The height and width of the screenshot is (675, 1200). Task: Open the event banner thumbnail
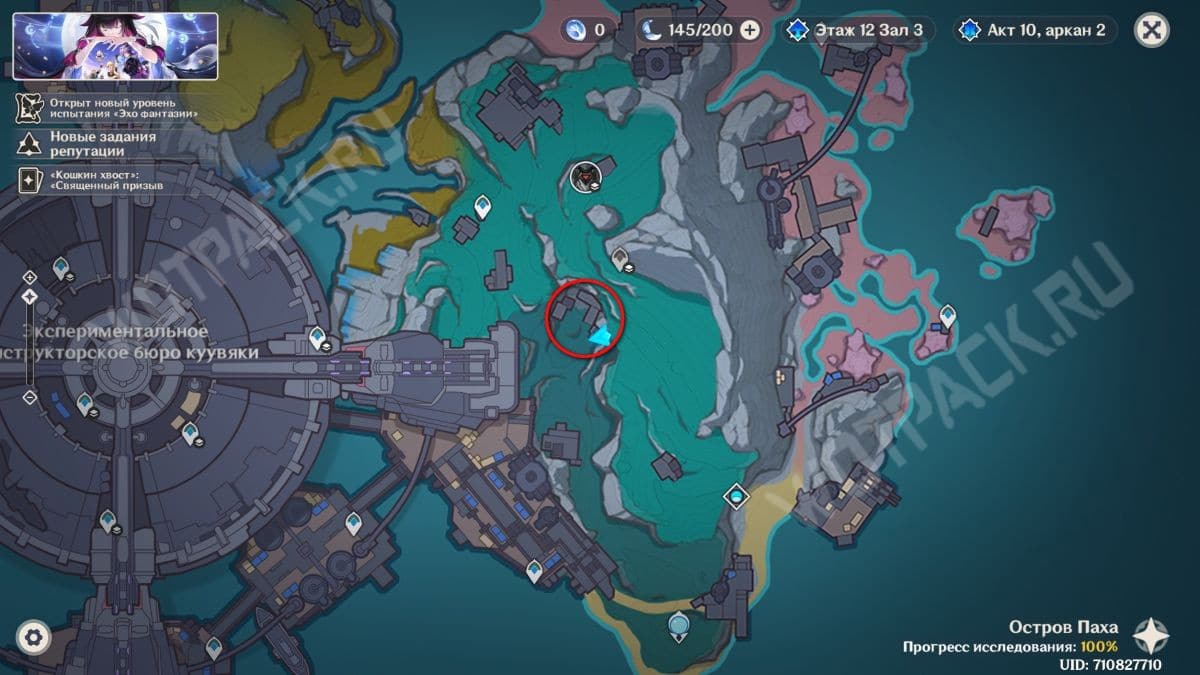click(x=115, y=46)
